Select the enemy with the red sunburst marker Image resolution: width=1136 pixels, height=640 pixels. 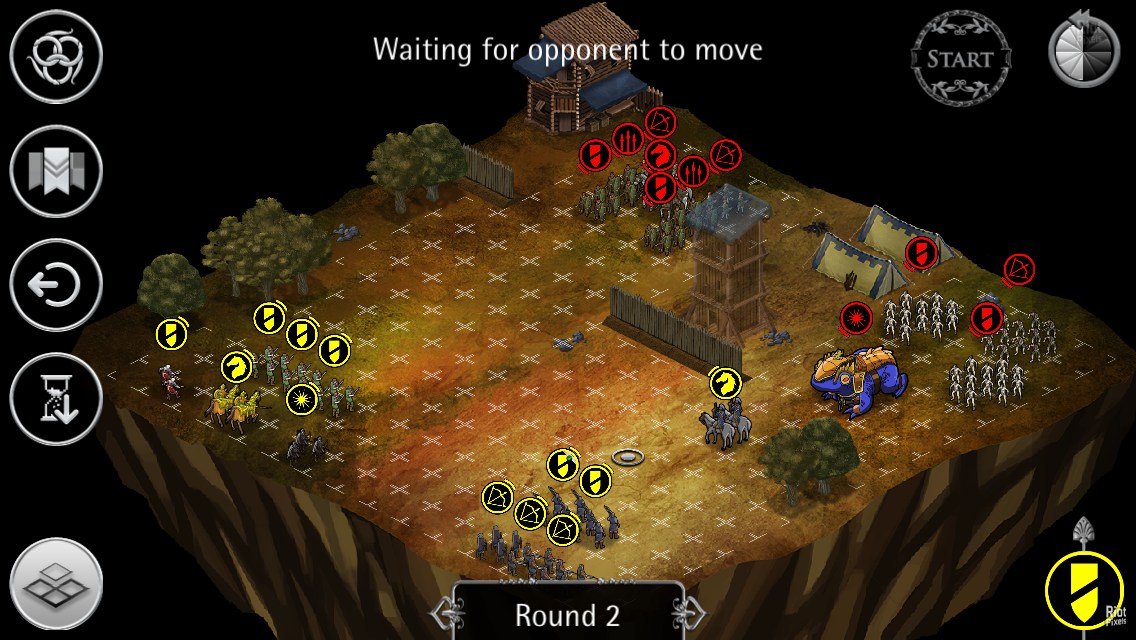pos(856,319)
